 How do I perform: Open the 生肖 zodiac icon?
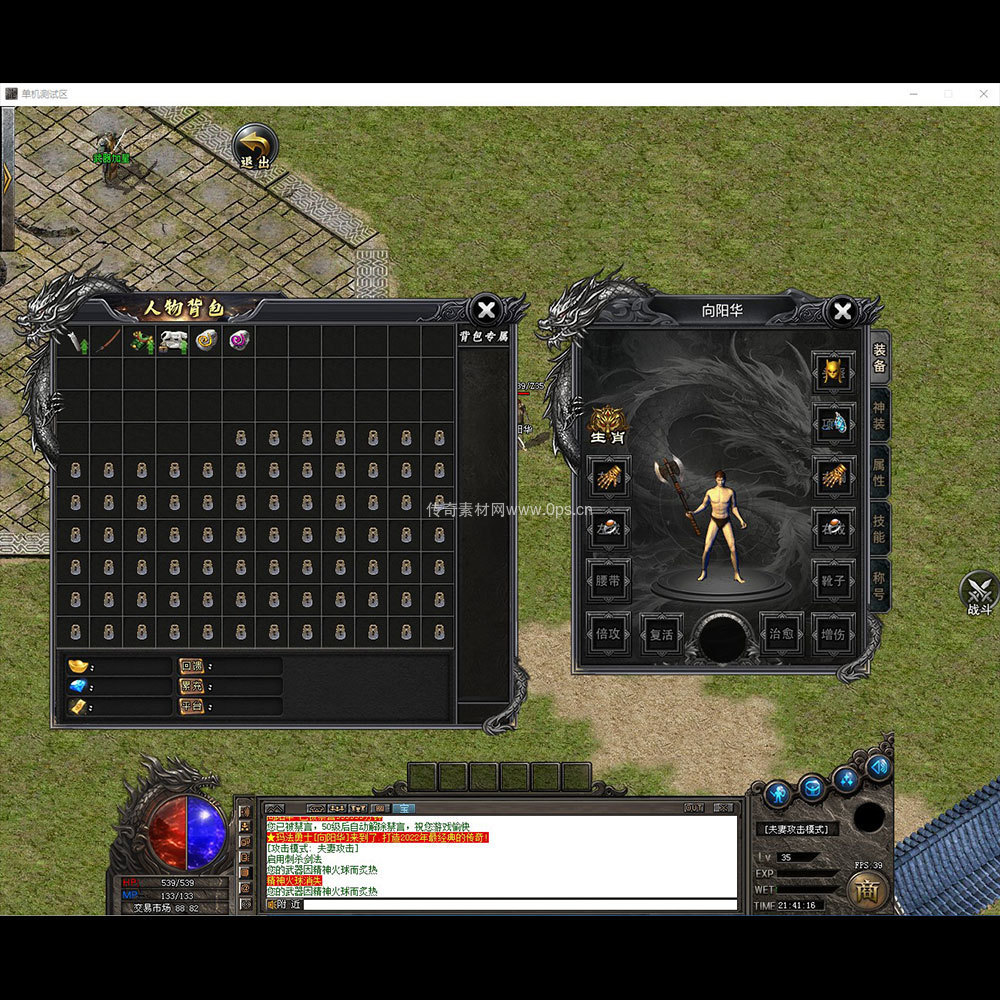pyautogui.click(x=608, y=425)
